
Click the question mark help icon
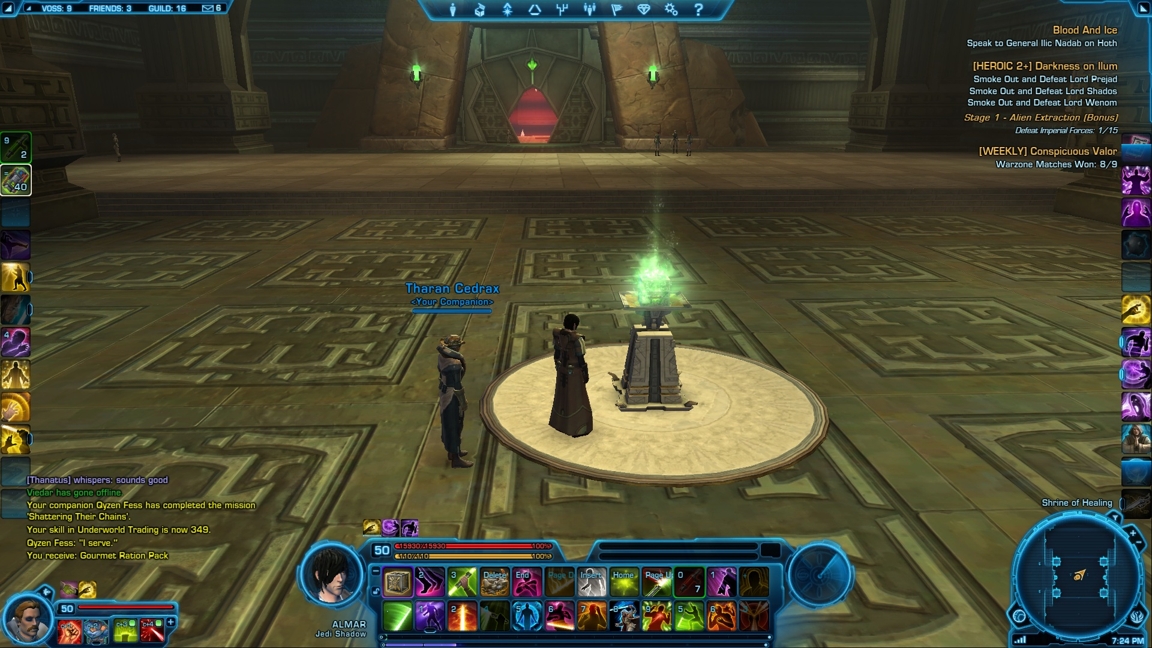698,10
